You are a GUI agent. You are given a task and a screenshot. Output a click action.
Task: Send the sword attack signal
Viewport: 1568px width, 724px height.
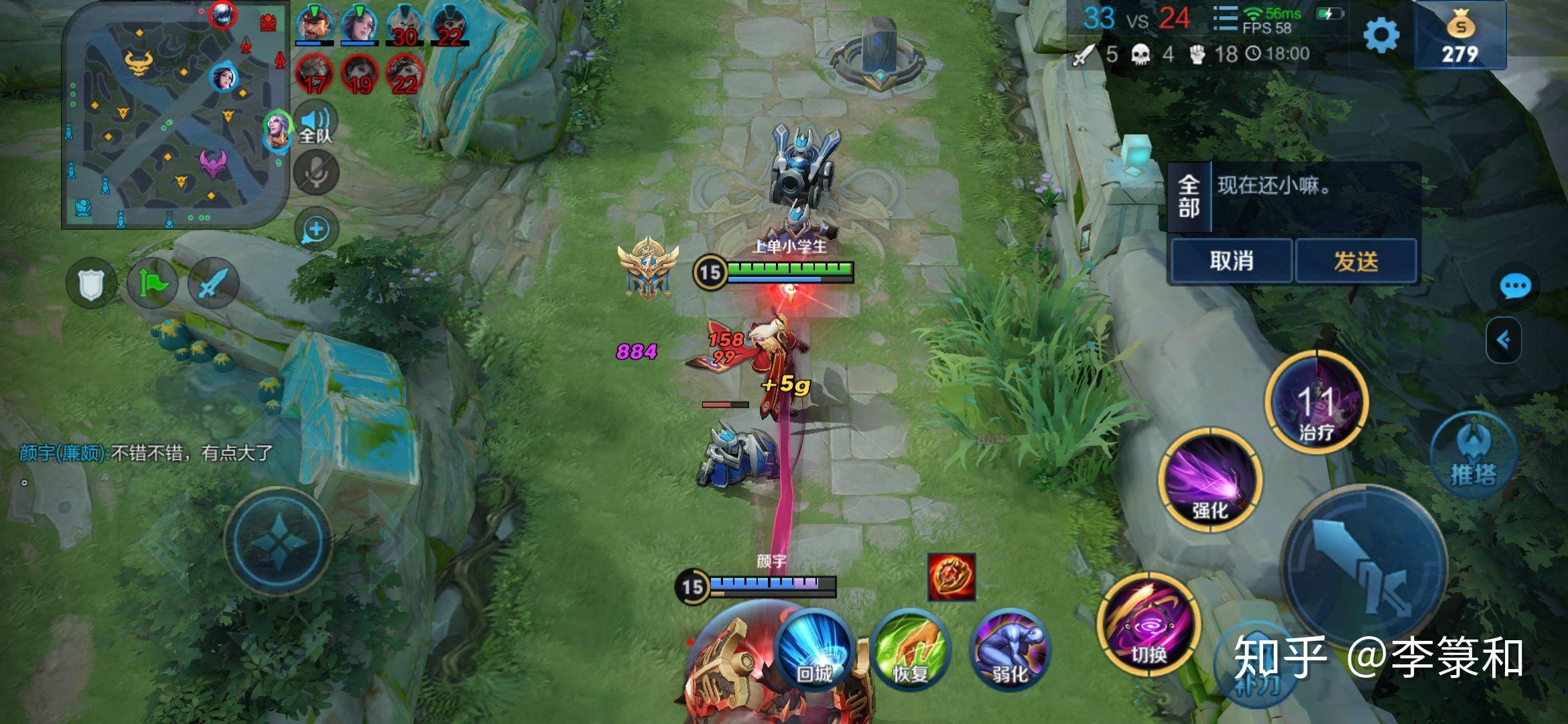[213, 284]
